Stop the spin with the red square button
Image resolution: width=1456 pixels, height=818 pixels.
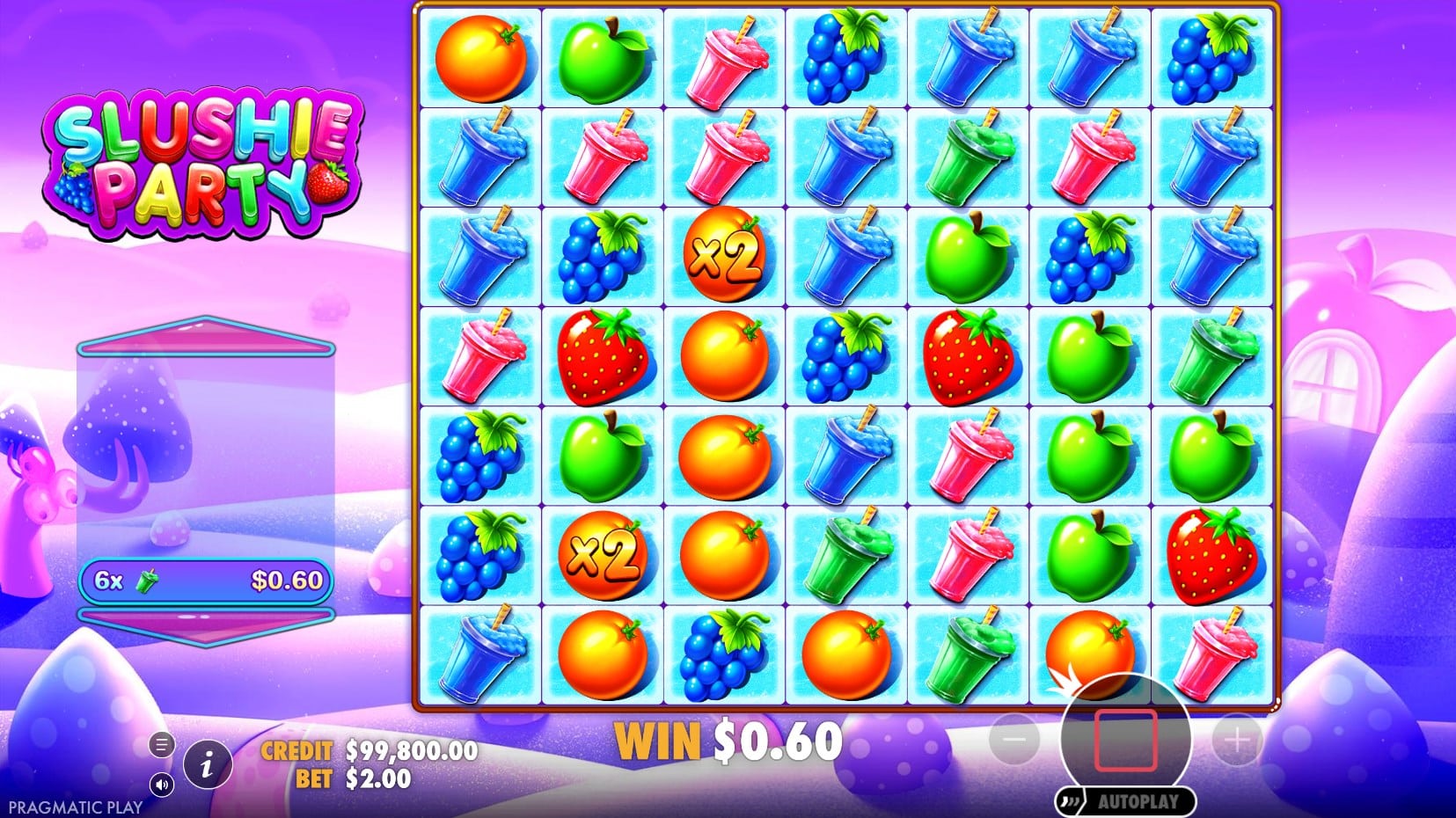[1125, 740]
